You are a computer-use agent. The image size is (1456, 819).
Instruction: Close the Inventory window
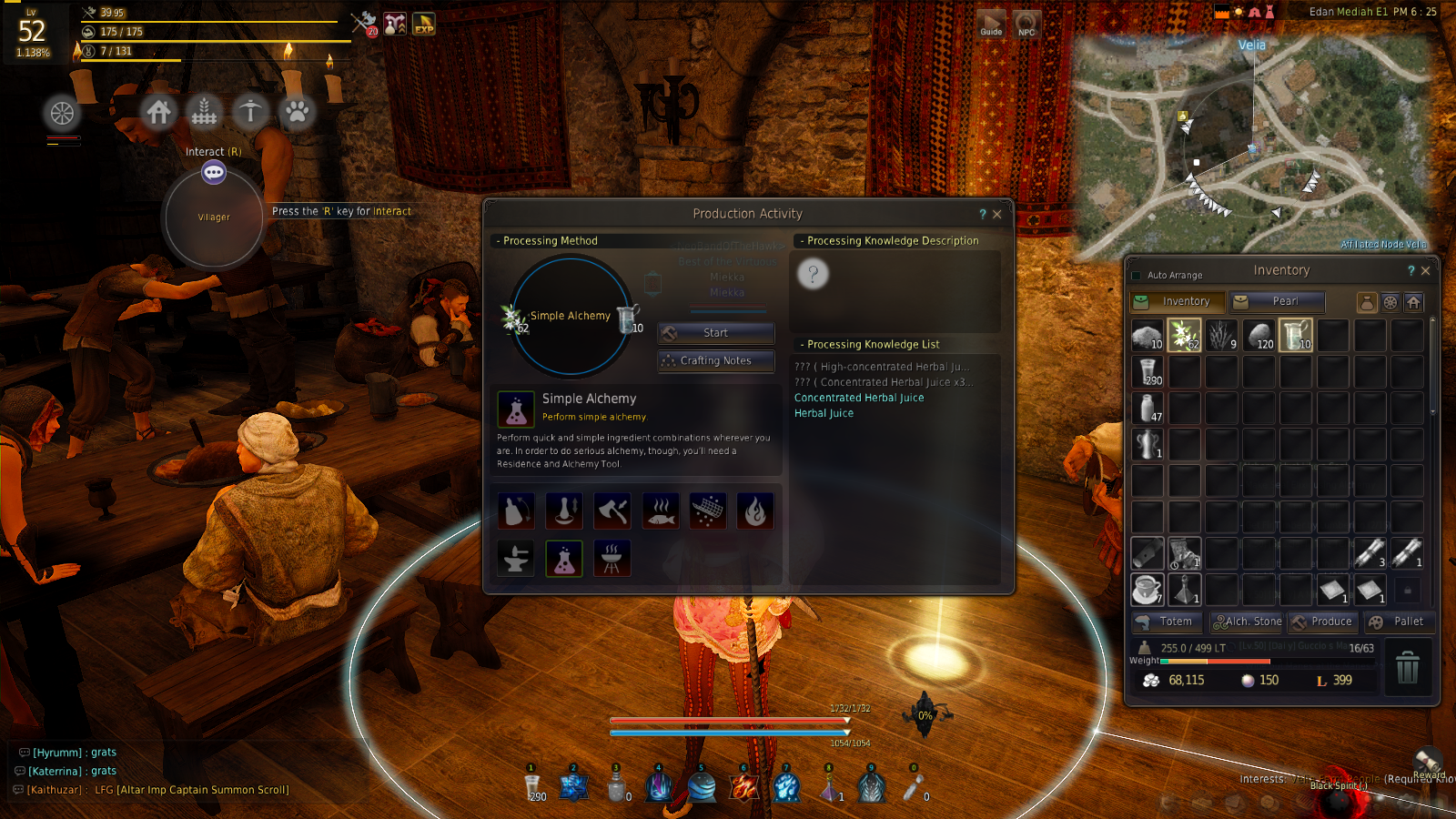coord(1426,270)
